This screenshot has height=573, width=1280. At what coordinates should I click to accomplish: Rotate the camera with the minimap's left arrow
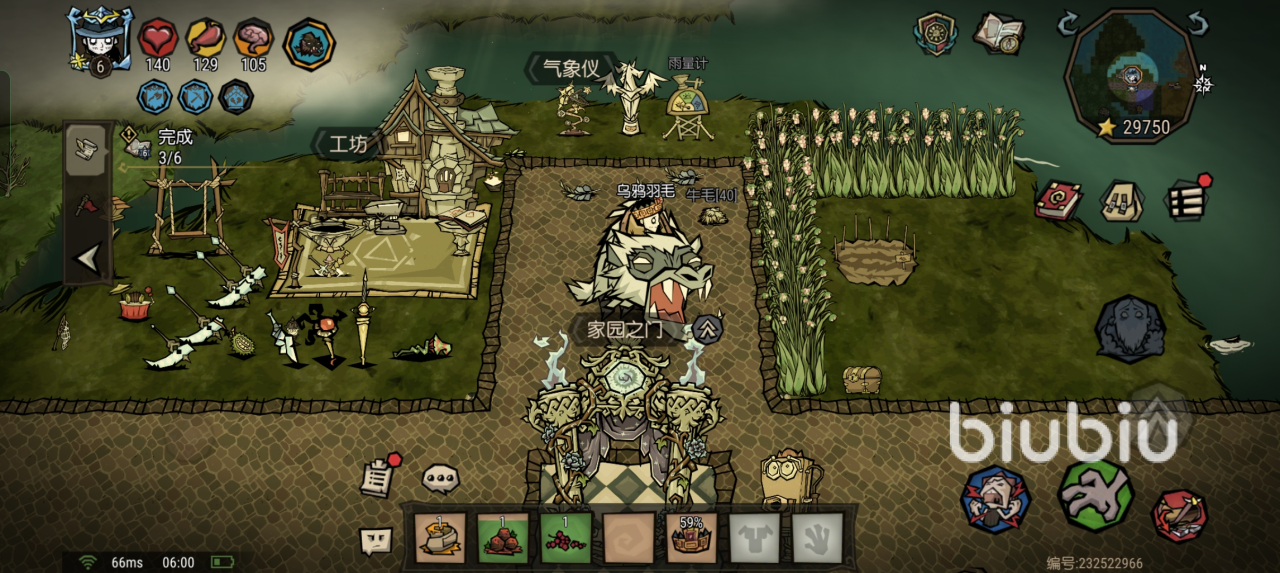click(1068, 22)
